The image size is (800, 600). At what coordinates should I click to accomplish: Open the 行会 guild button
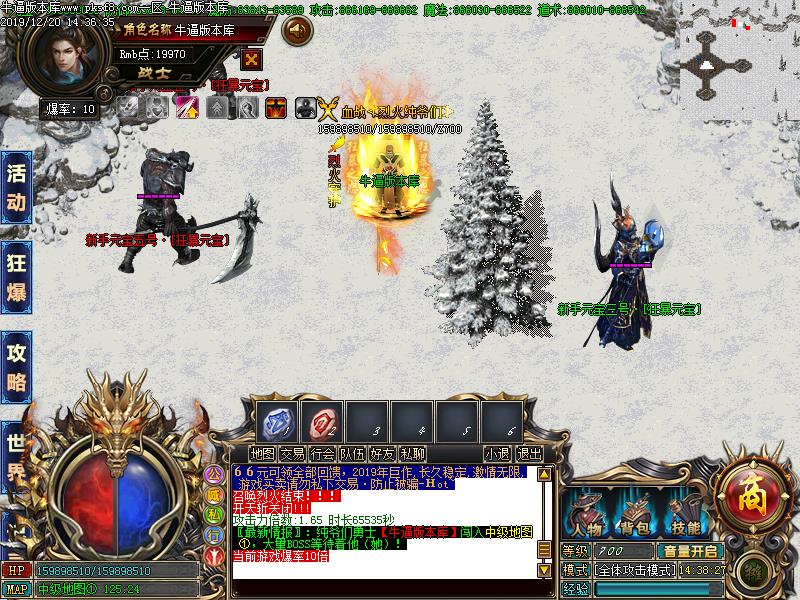322,454
